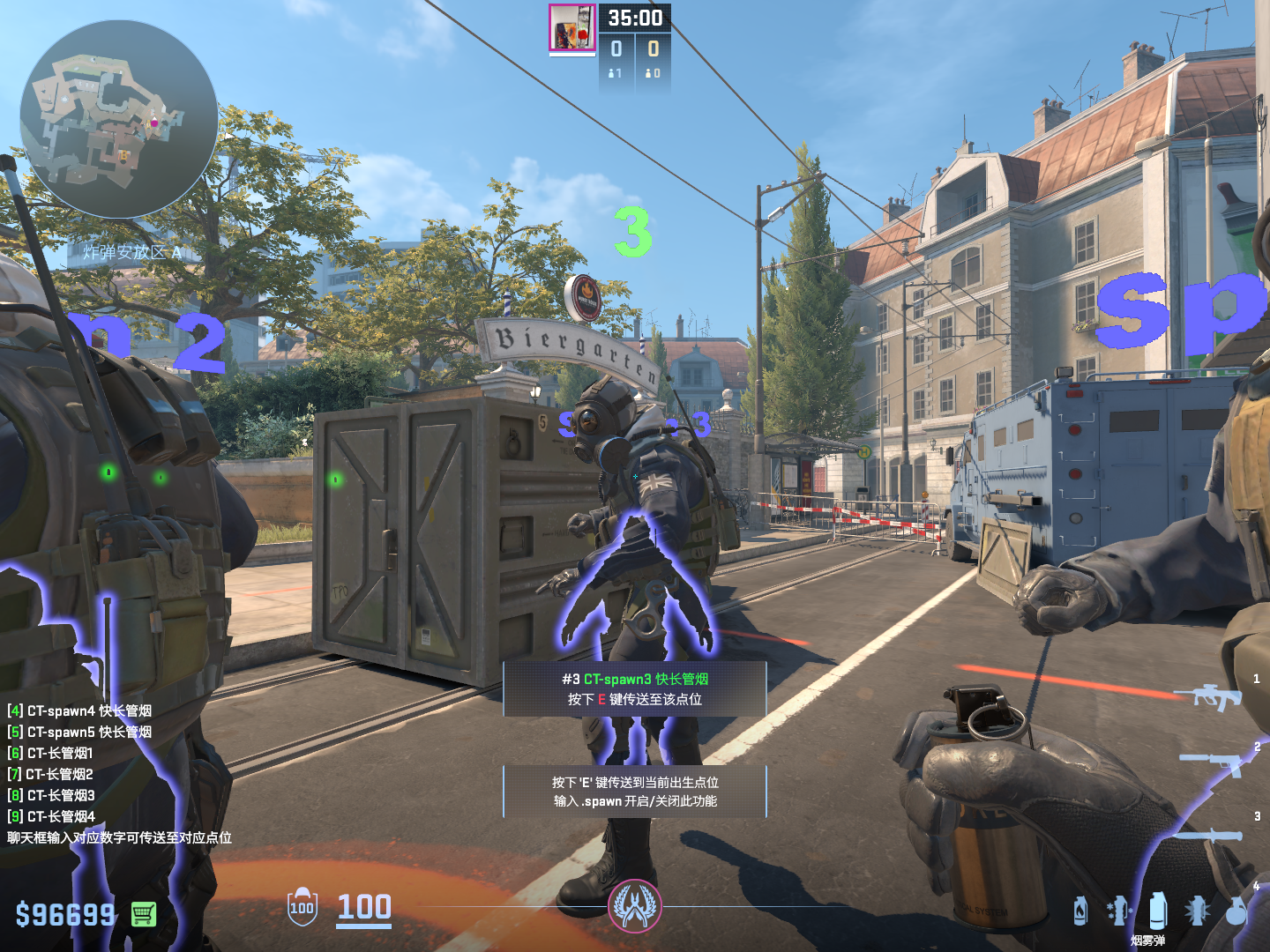
Task: Open the buy menu cart icon
Action: coord(144,914)
